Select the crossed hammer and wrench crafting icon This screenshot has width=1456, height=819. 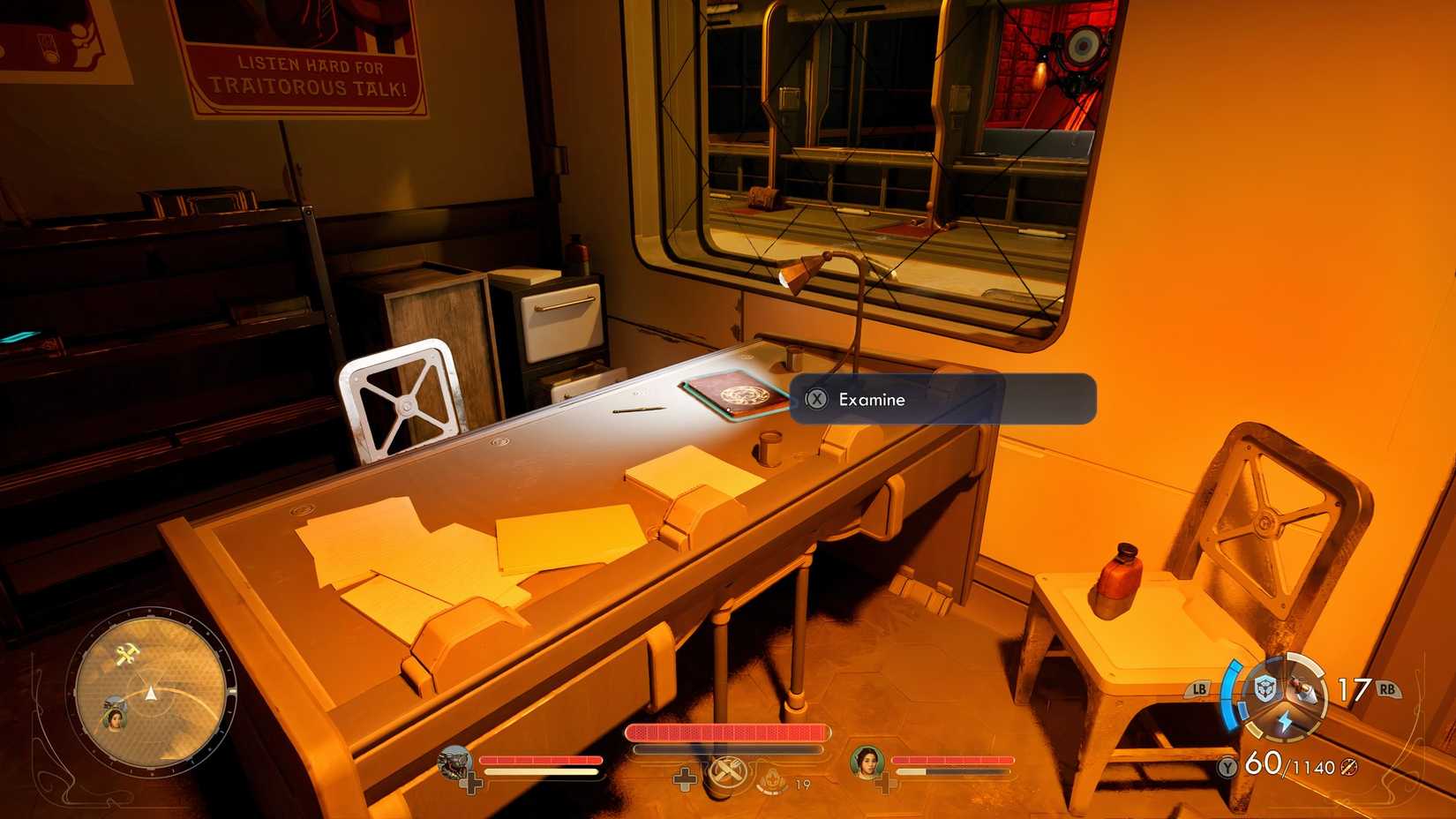pyautogui.click(x=728, y=772)
